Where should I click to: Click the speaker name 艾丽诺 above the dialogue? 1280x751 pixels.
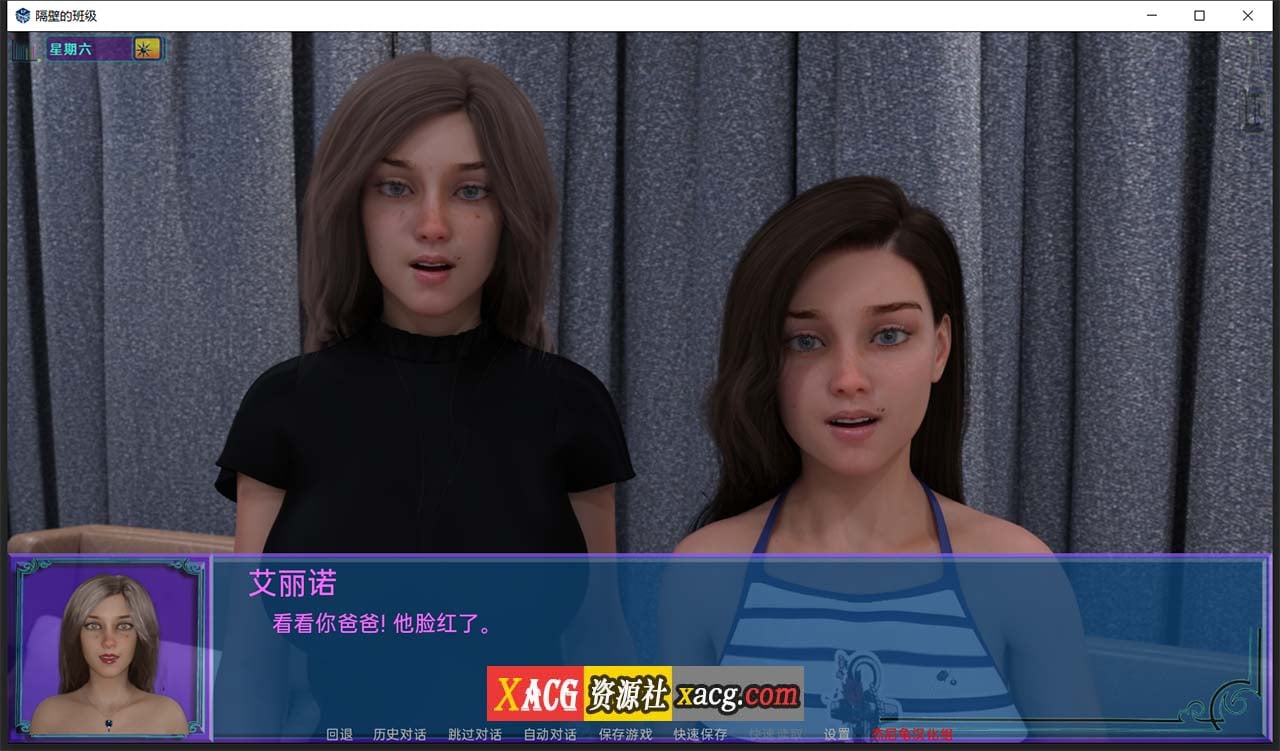(x=292, y=584)
